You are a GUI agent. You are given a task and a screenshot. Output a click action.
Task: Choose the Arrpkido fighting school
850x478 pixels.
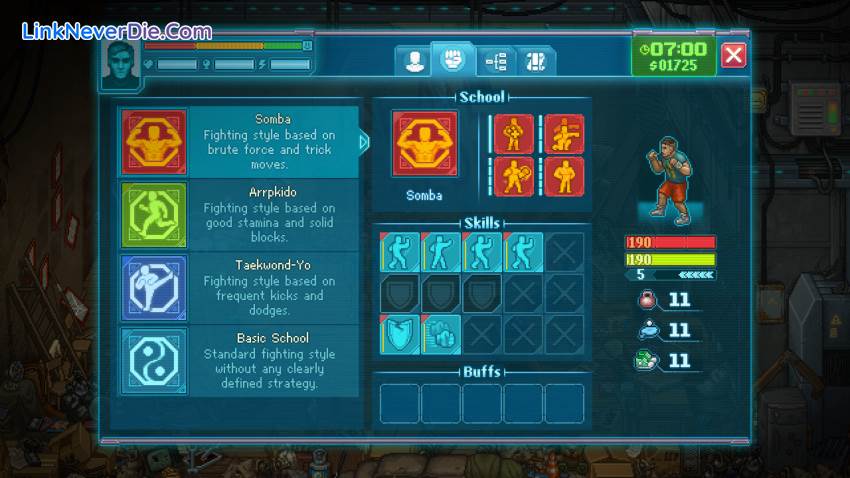tap(238, 215)
